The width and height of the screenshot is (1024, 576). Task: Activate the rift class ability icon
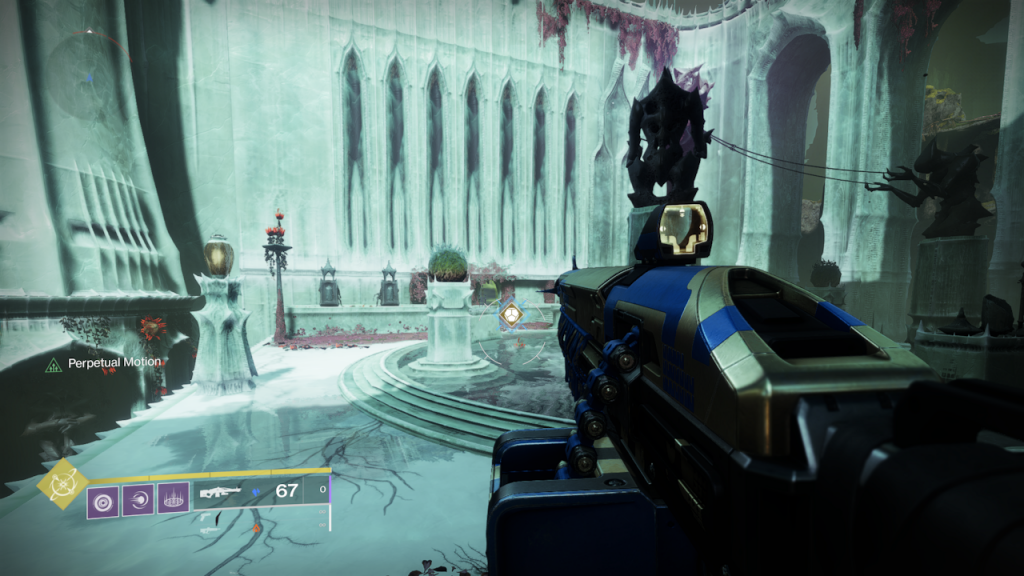173,497
